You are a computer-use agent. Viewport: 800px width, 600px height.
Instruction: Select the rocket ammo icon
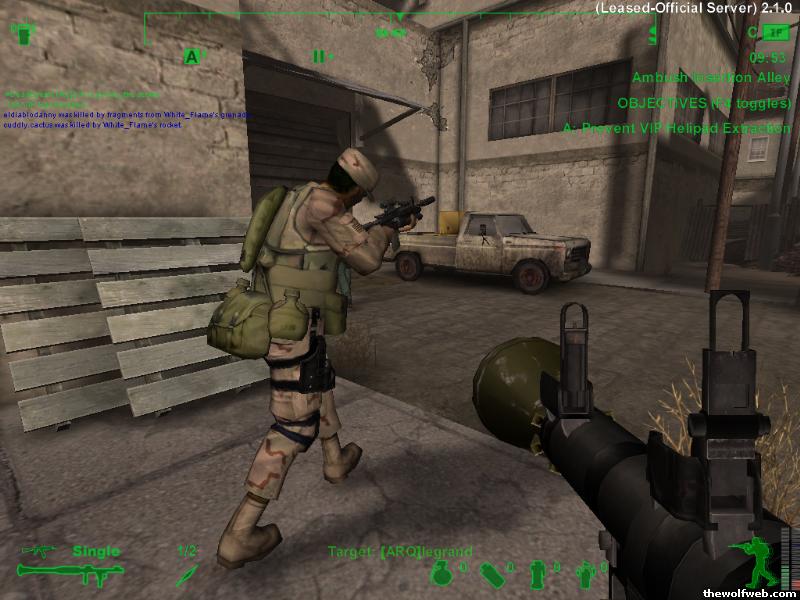(186, 573)
